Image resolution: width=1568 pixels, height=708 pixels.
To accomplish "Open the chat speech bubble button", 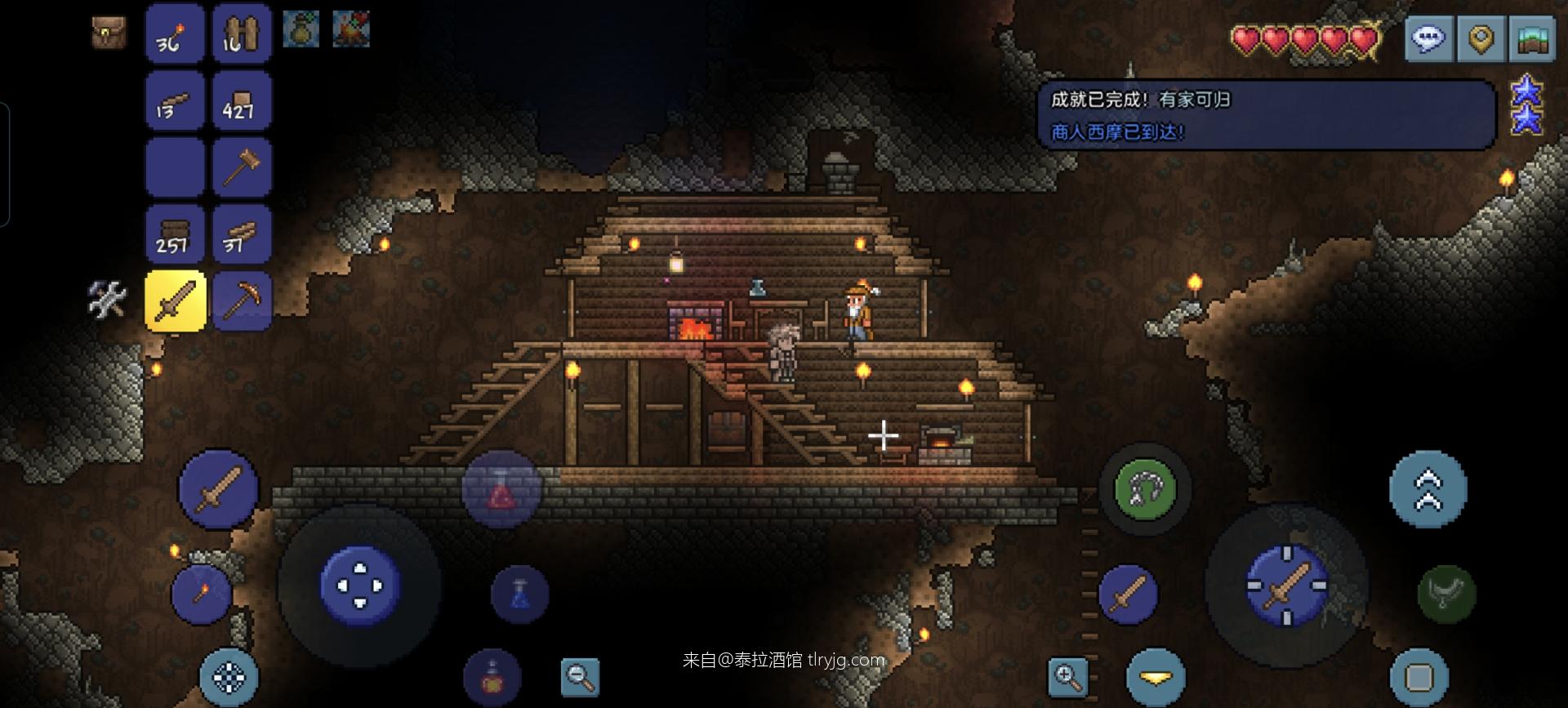I will click(x=1428, y=38).
